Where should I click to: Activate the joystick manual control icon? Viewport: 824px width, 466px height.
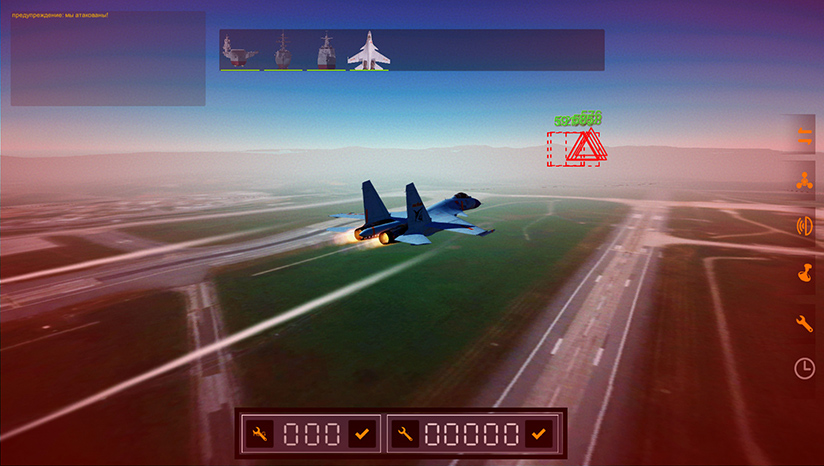click(803, 274)
